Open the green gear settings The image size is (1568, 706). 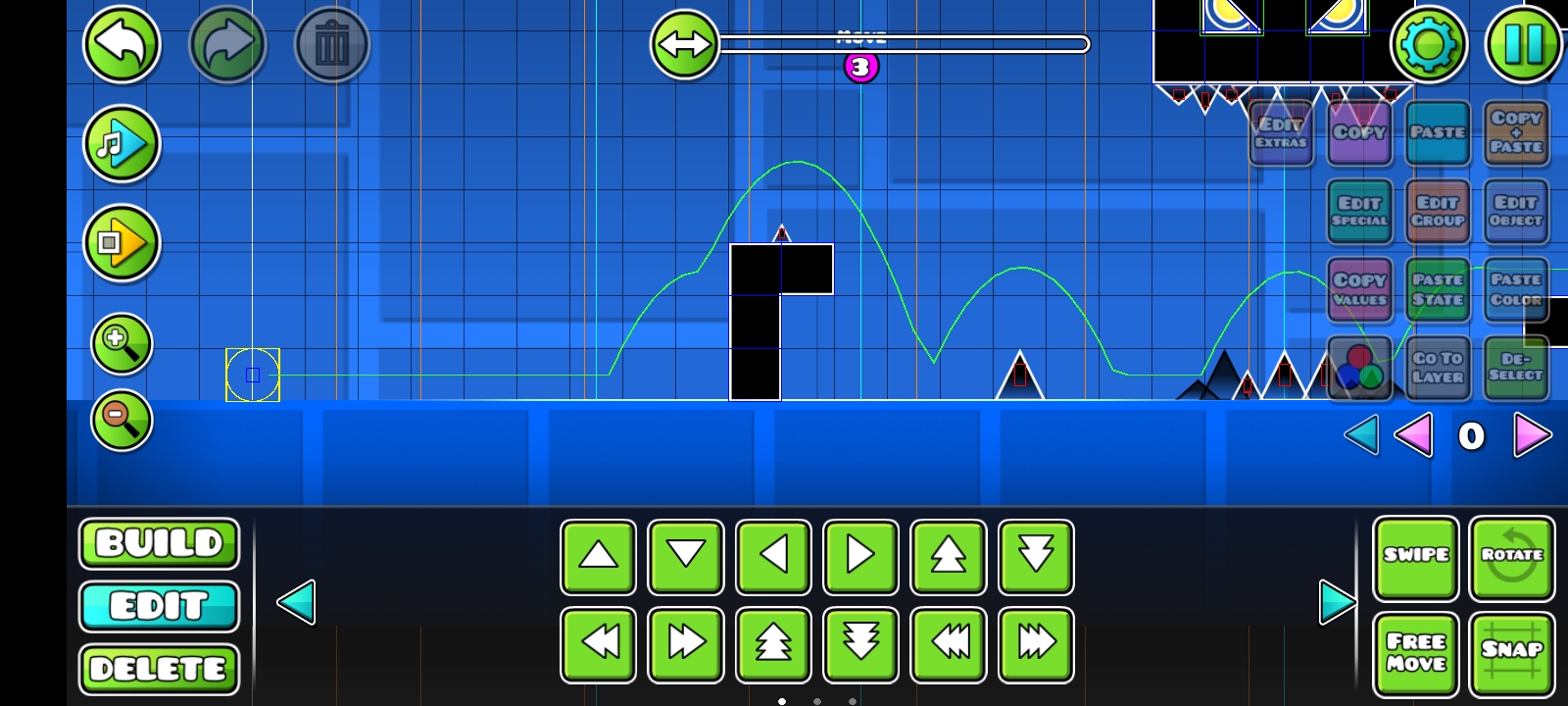click(1428, 44)
